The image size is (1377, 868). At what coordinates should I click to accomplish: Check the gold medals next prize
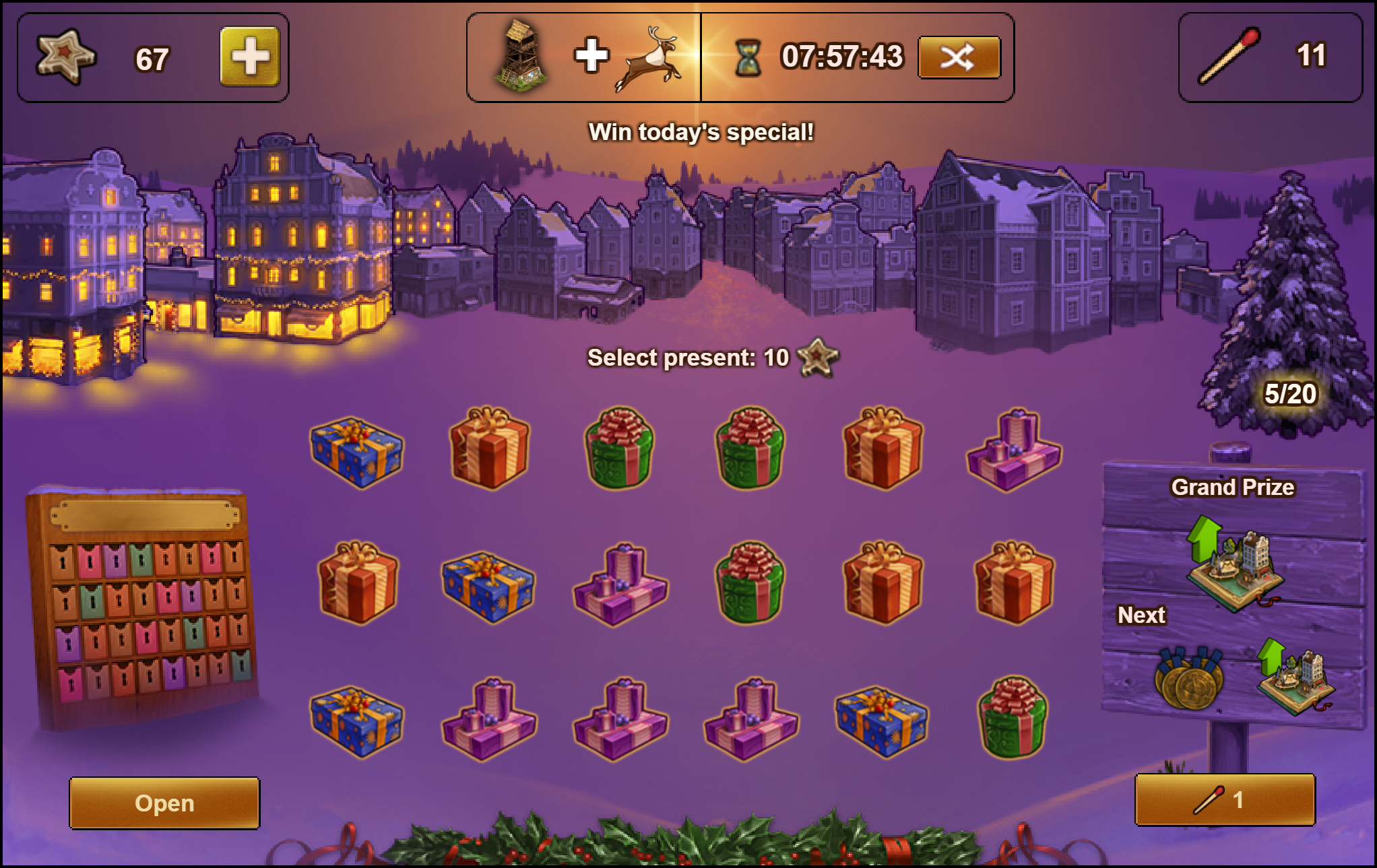[x=1189, y=679]
